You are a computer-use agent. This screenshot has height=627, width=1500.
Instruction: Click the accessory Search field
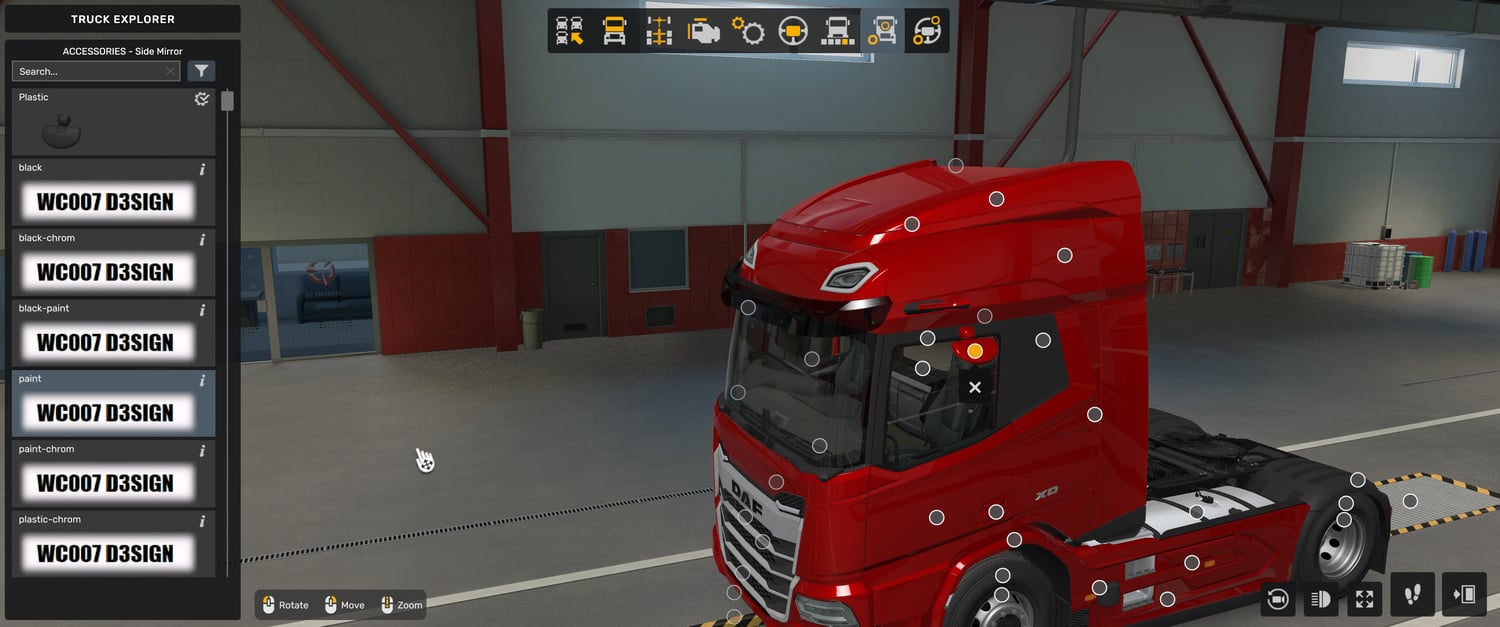pyautogui.click(x=90, y=71)
